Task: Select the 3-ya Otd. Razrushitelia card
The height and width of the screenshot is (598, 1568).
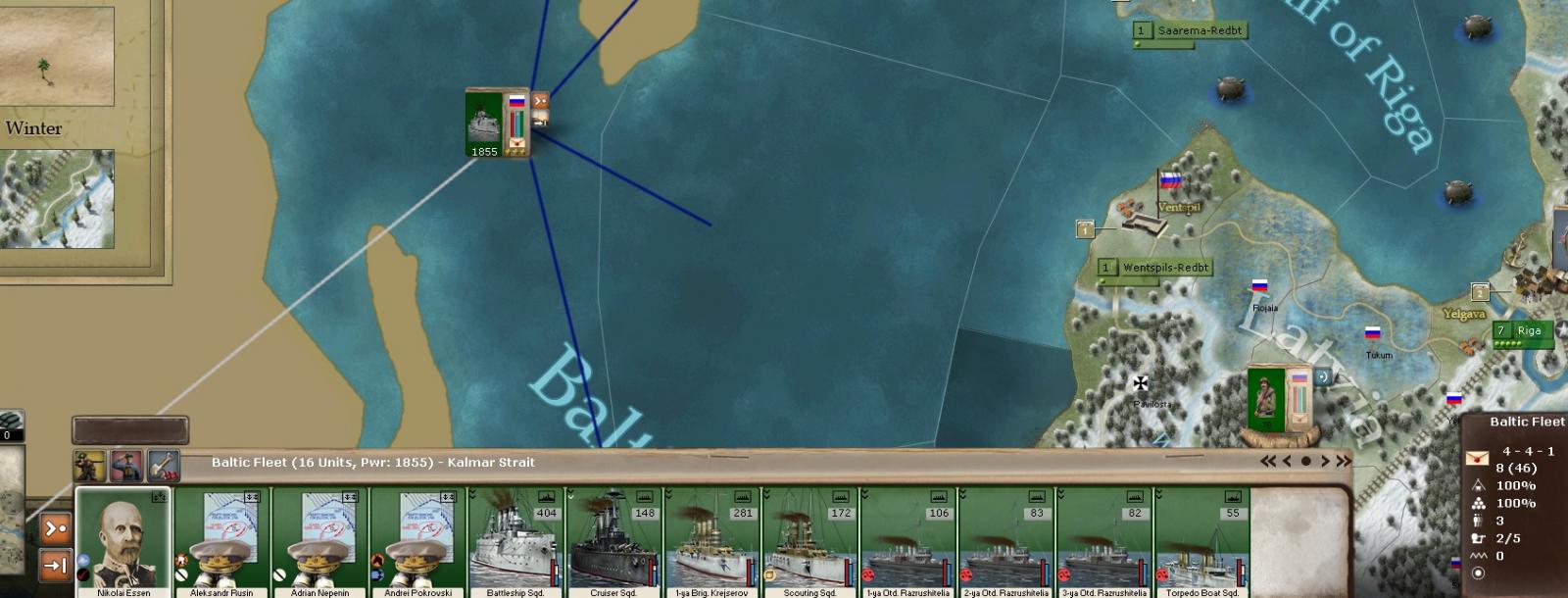Action: [x=1103, y=541]
